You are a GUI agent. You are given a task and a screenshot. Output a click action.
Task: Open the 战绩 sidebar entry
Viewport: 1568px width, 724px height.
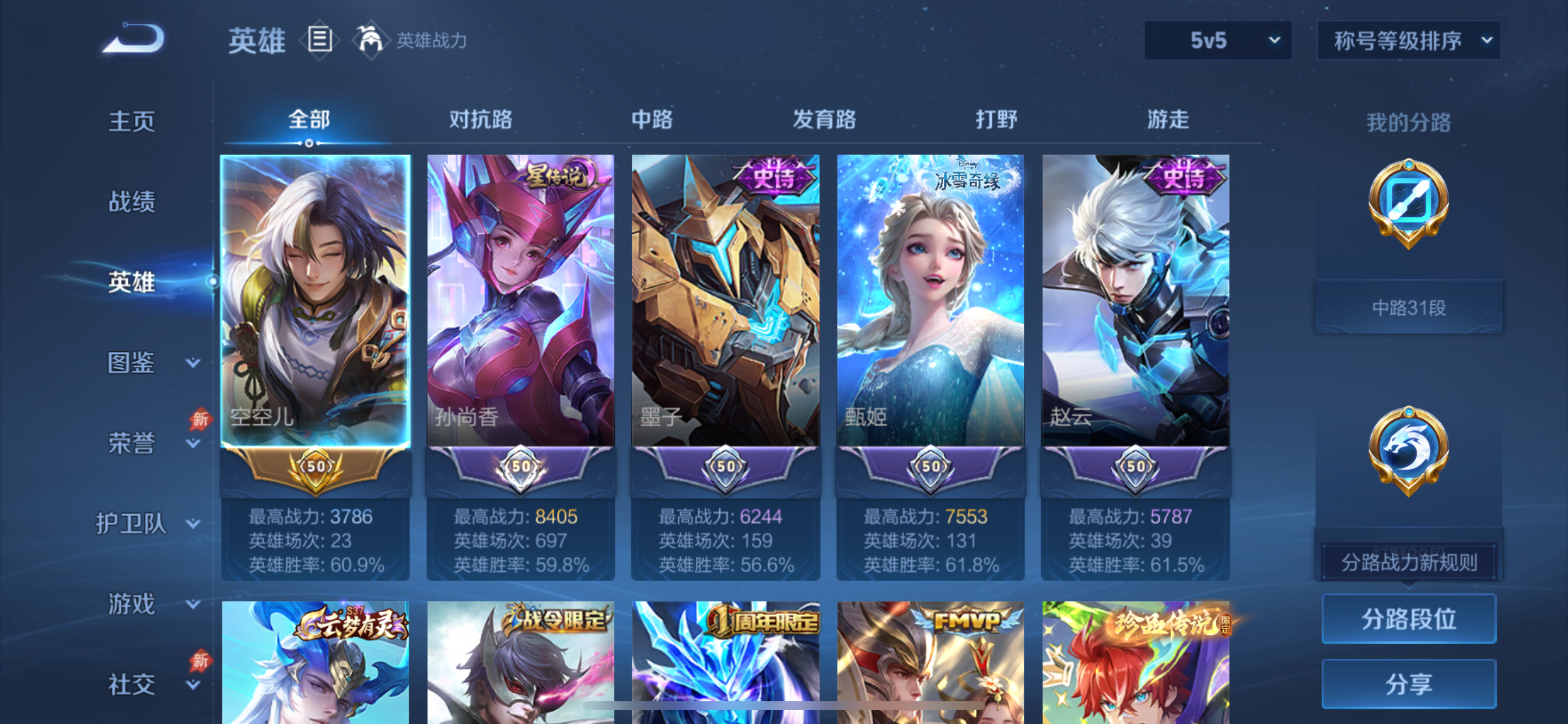131,202
